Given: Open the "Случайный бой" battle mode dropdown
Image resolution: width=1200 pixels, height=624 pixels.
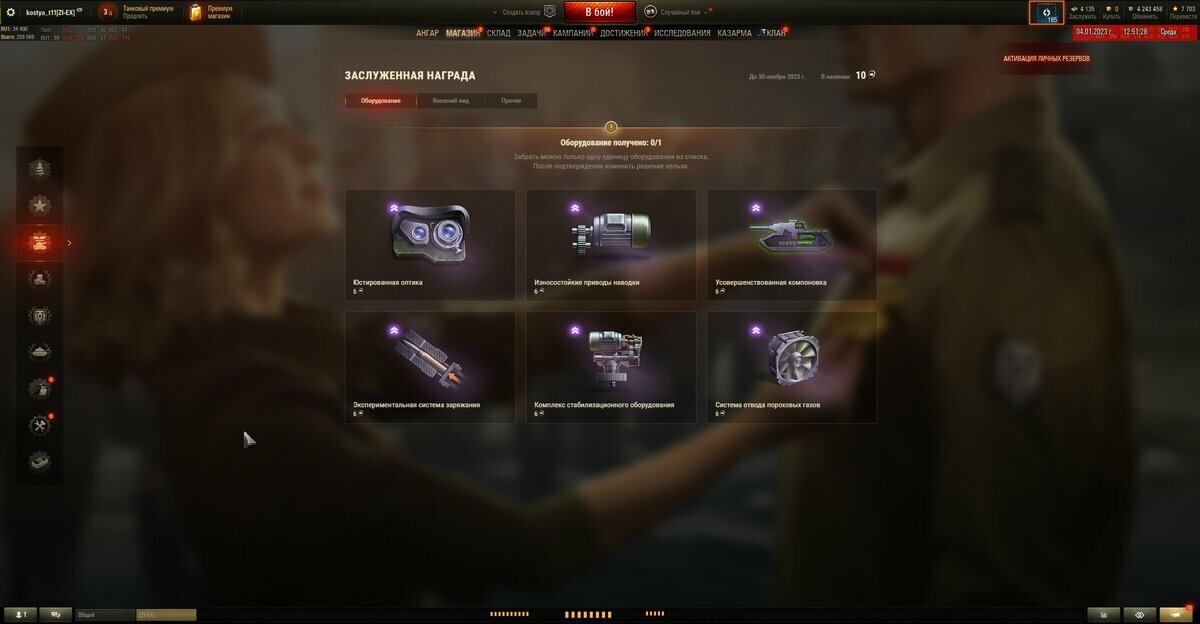Looking at the screenshot, I should (x=680, y=12).
